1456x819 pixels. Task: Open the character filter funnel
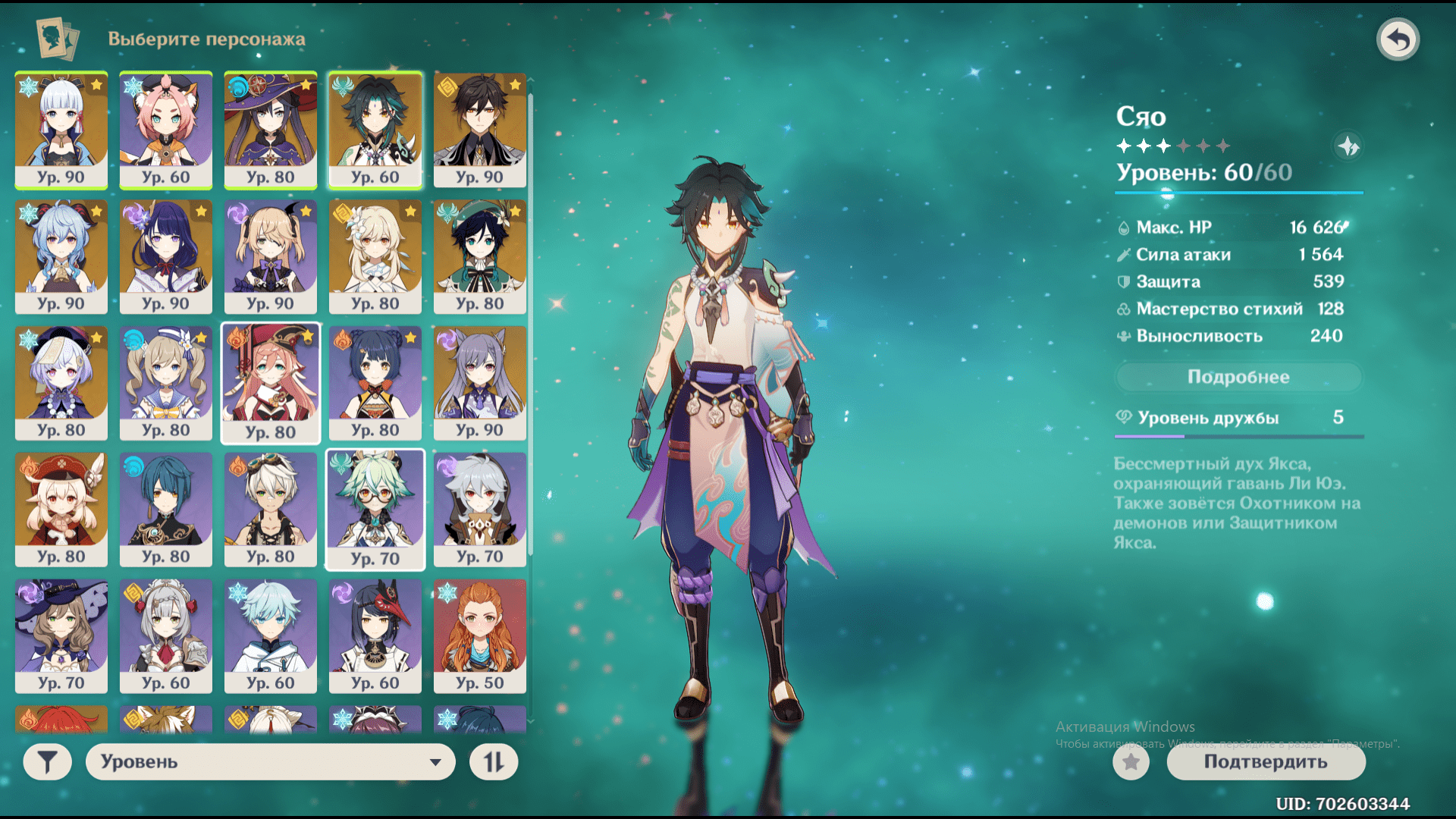click(x=47, y=761)
